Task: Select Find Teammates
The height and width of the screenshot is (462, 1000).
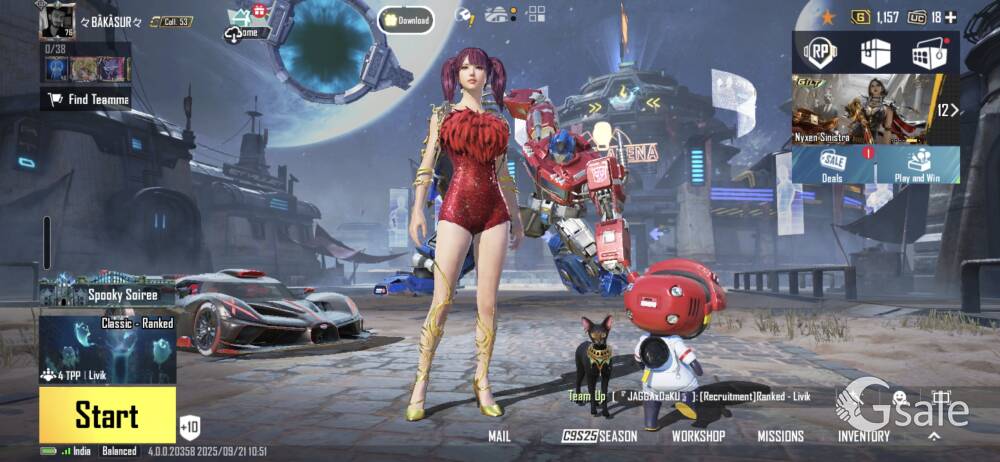Action: click(86, 99)
